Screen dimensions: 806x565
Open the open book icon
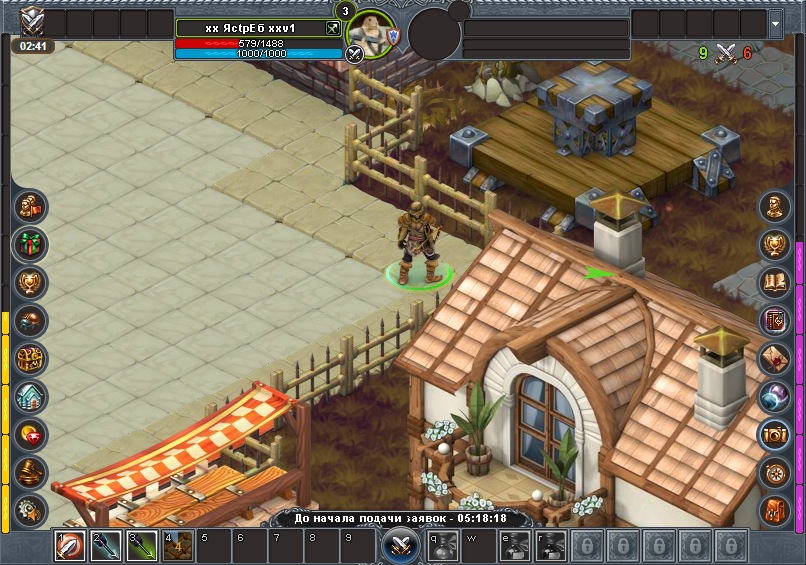pos(775,282)
